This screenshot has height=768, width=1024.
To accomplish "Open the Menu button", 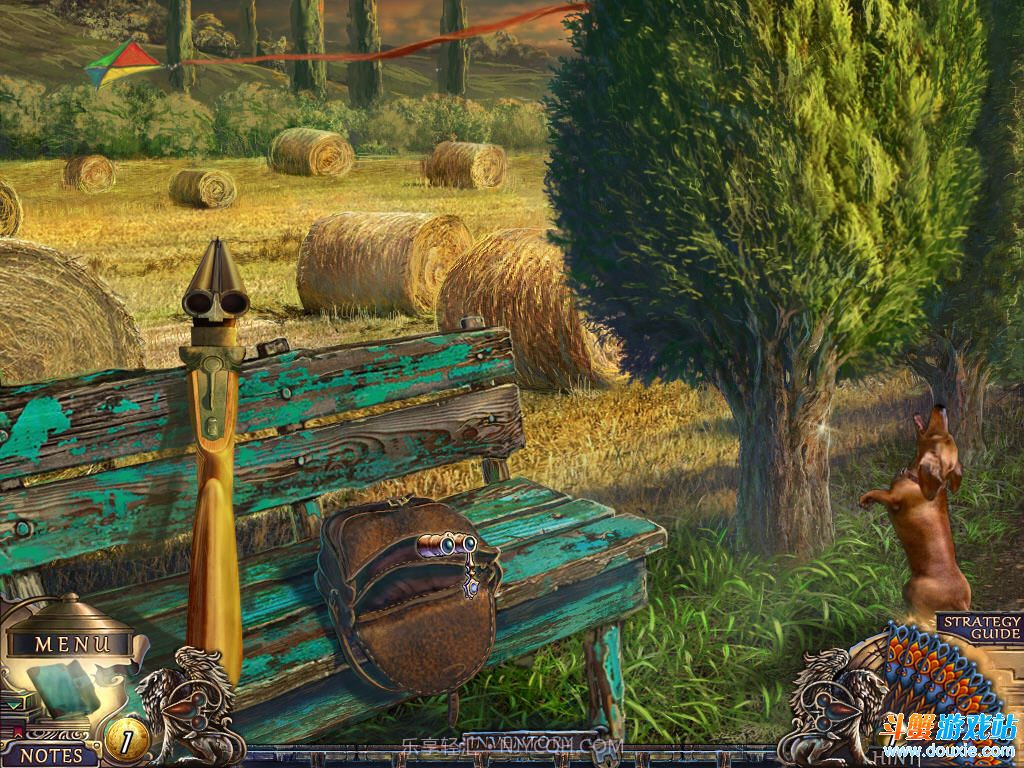I will (73, 644).
